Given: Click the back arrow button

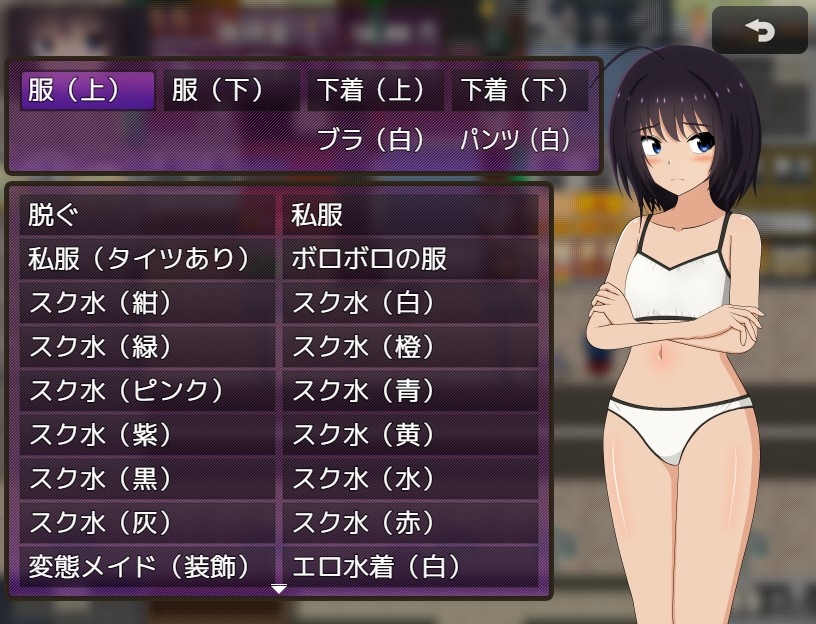Looking at the screenshot, I should [x=759, y=31].
